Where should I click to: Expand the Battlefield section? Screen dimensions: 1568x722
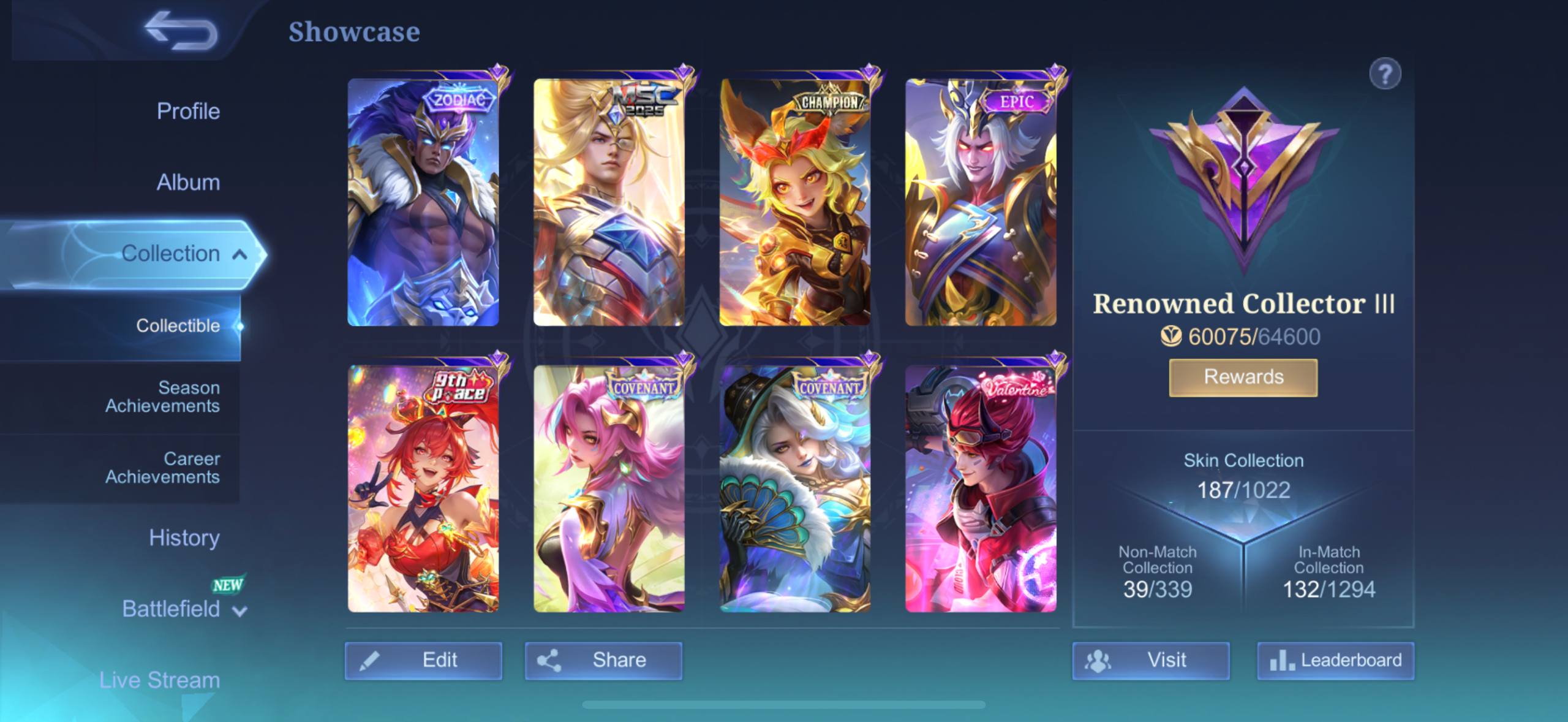184,609
